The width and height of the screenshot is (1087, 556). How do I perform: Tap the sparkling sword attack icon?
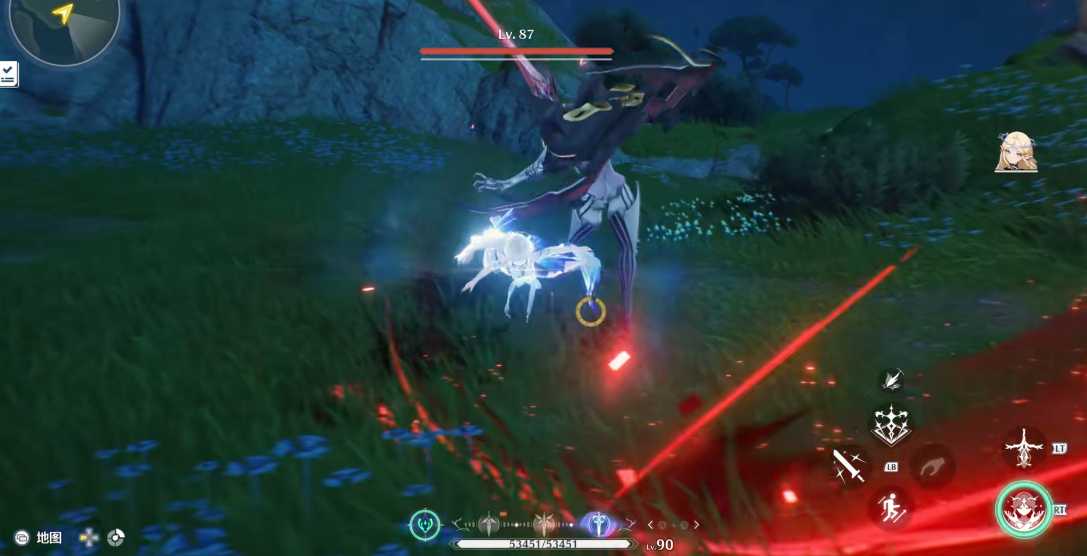(x=849, y=465)
